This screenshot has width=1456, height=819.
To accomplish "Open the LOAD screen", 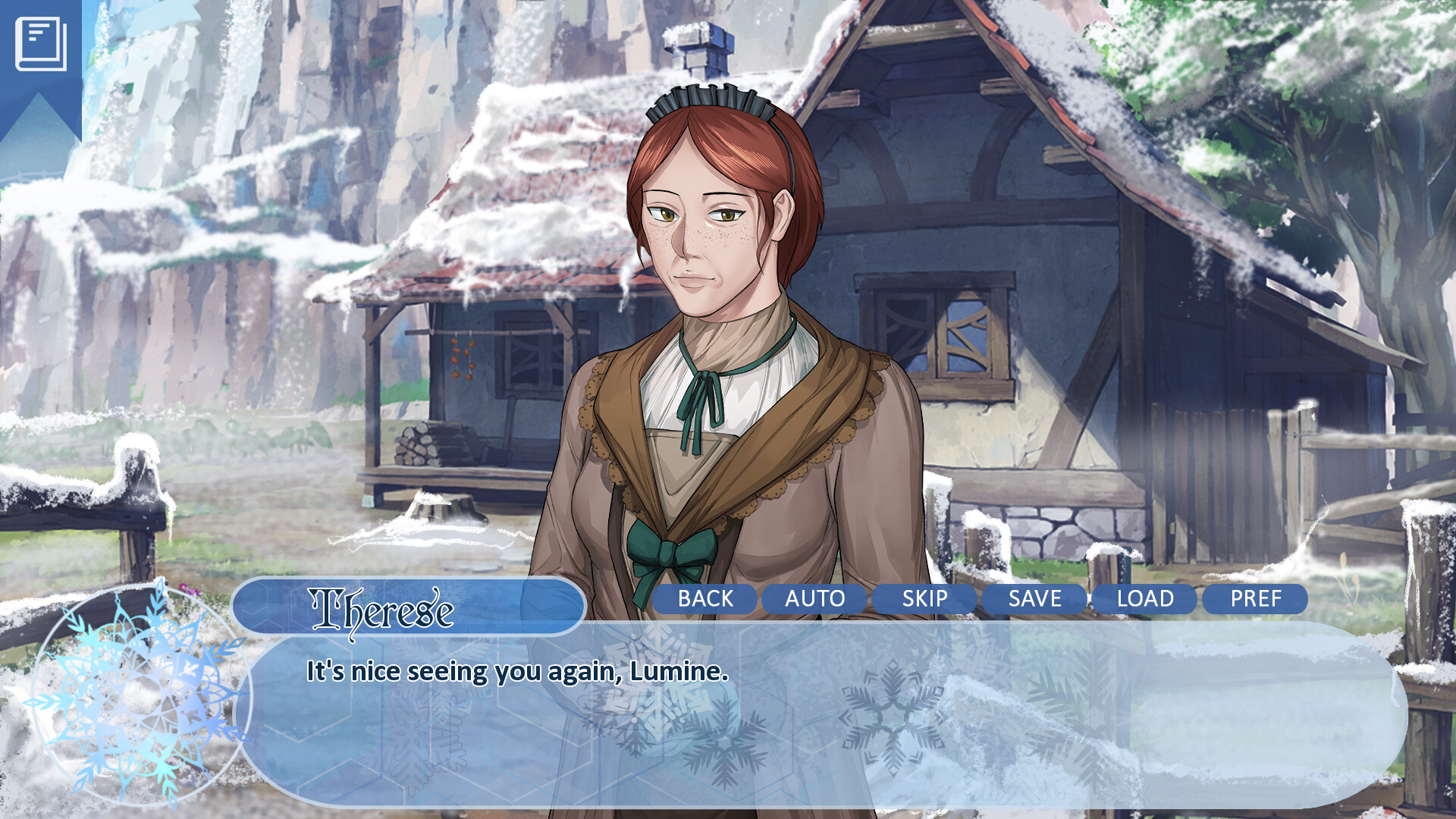I will tap(1144, 598).
